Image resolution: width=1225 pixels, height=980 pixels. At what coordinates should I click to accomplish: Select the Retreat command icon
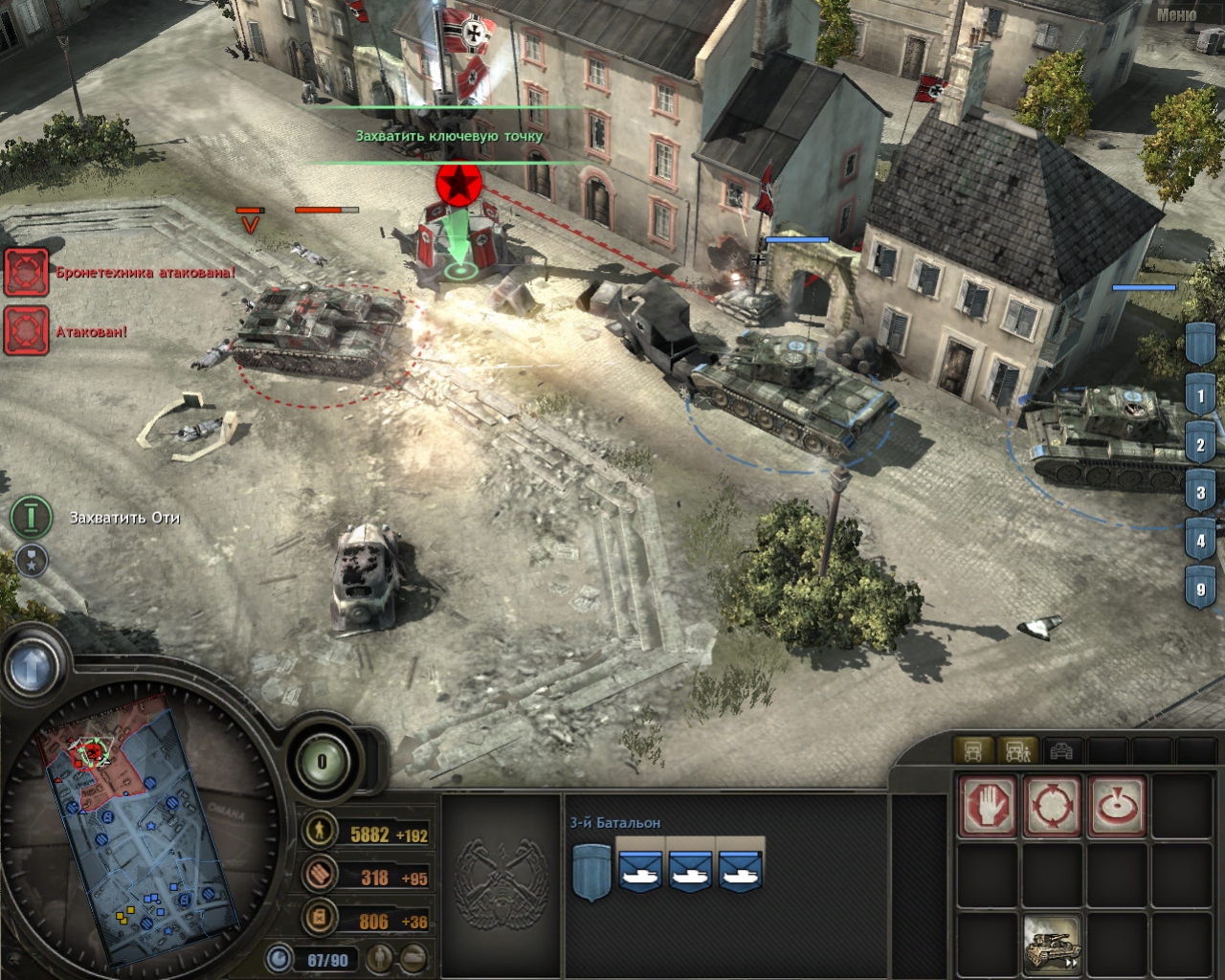pos(1051,804)
